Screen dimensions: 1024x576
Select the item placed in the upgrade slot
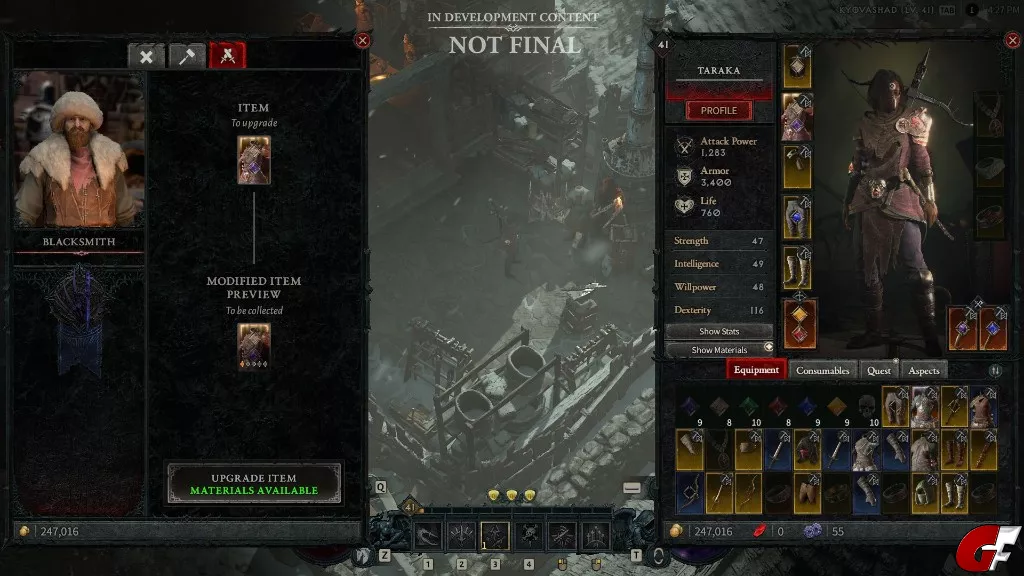tap(254, 160)
